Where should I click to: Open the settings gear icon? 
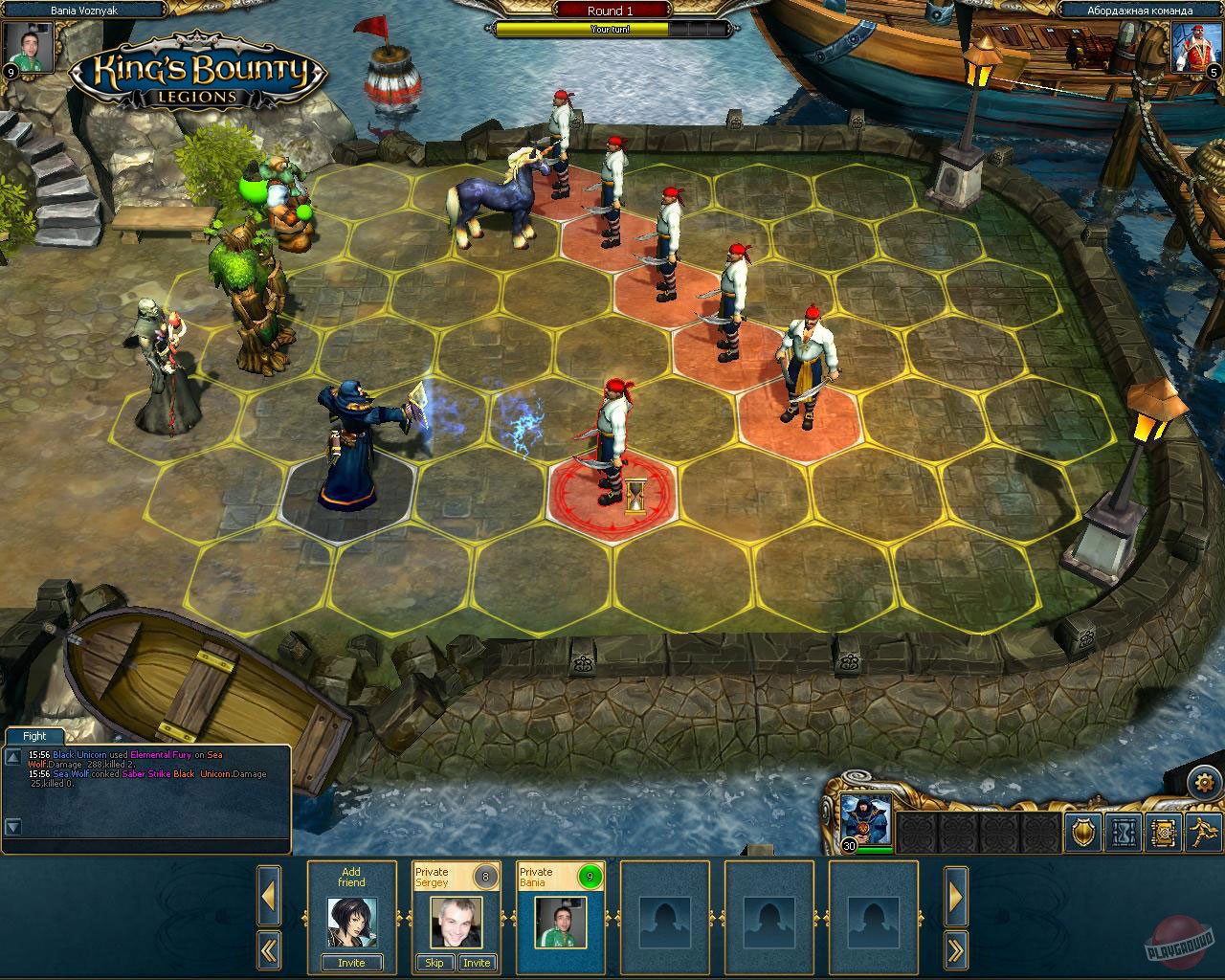click(x=1203, y=782)
